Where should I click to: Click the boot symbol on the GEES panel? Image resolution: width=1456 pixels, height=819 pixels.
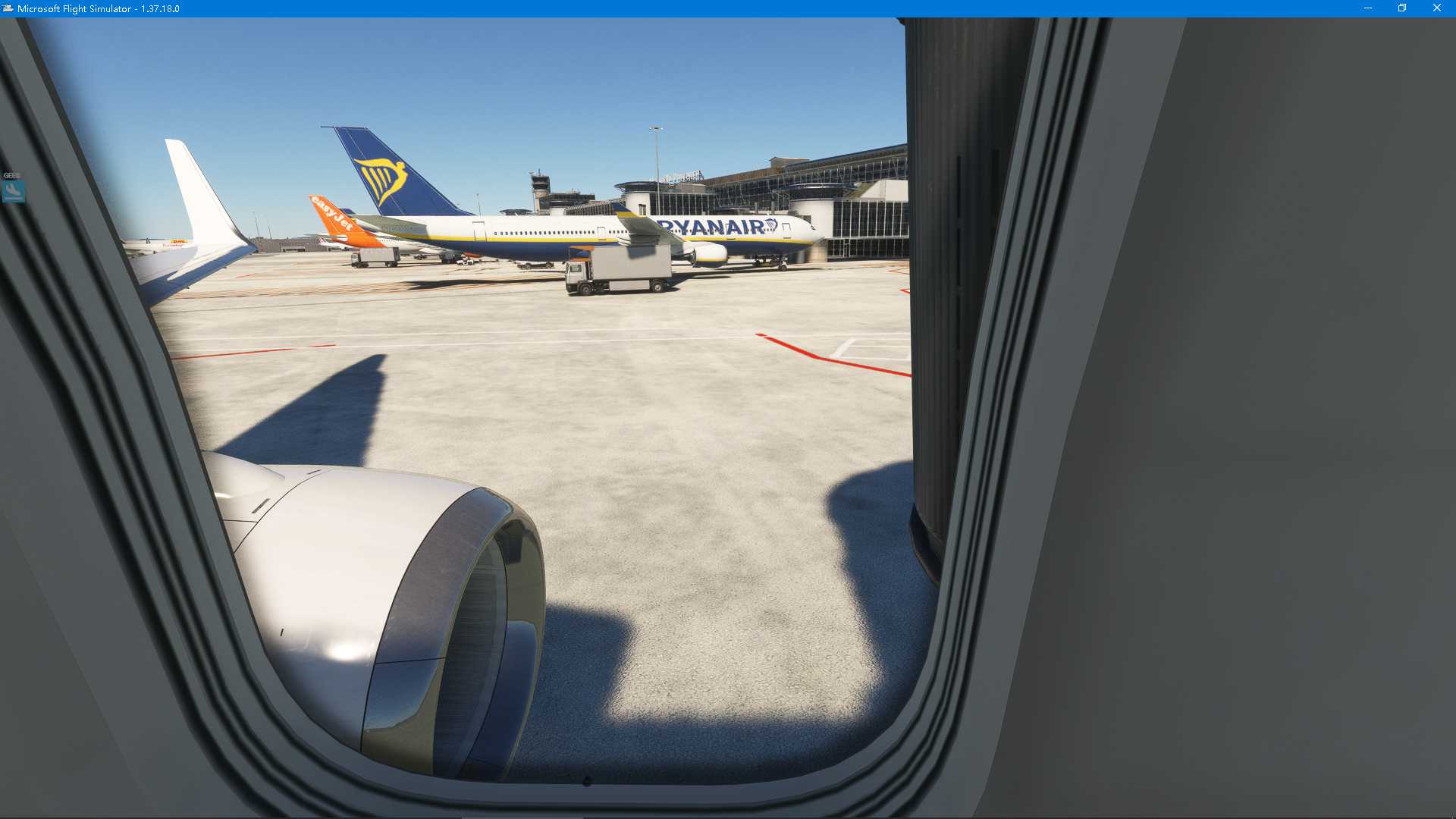tap(11, 188)
